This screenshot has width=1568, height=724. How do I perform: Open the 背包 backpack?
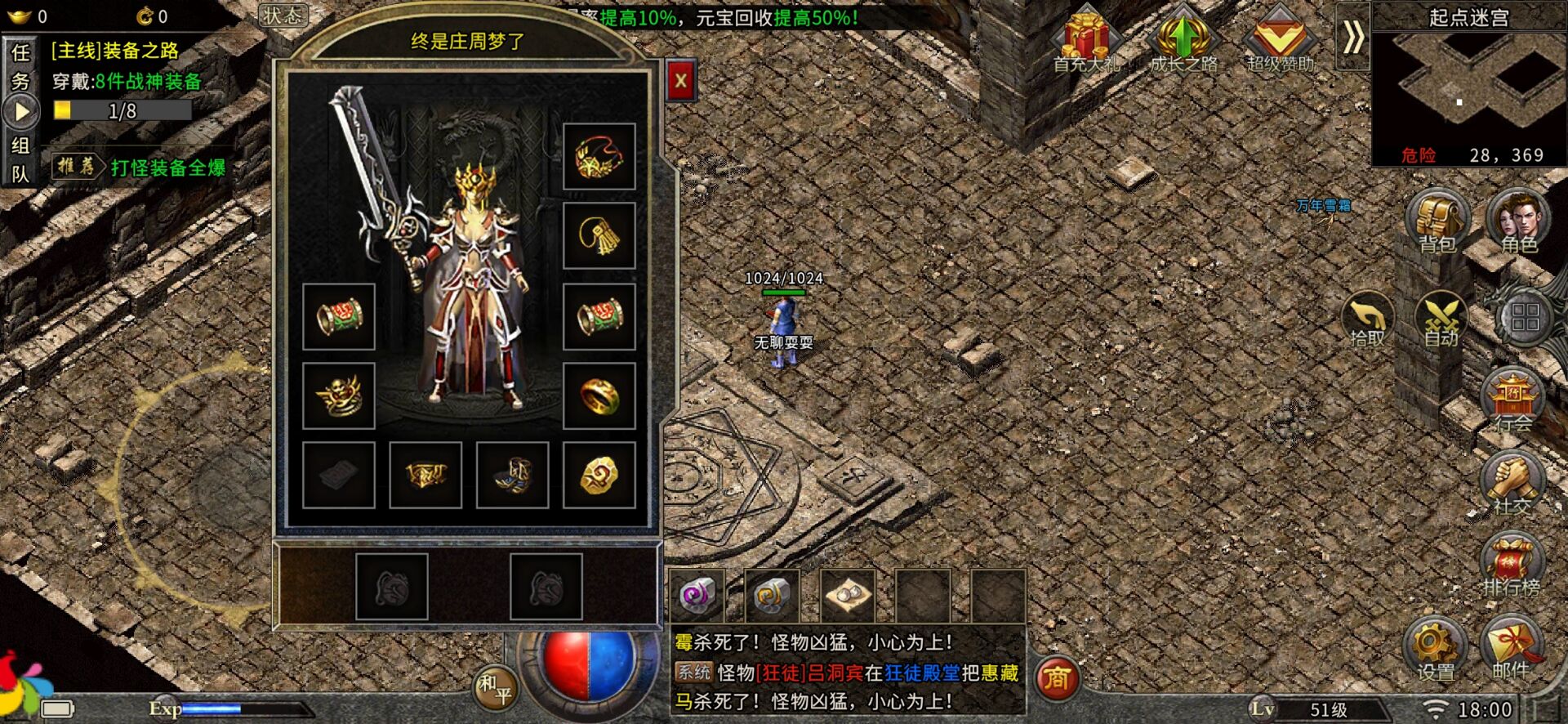(1437, 221)
